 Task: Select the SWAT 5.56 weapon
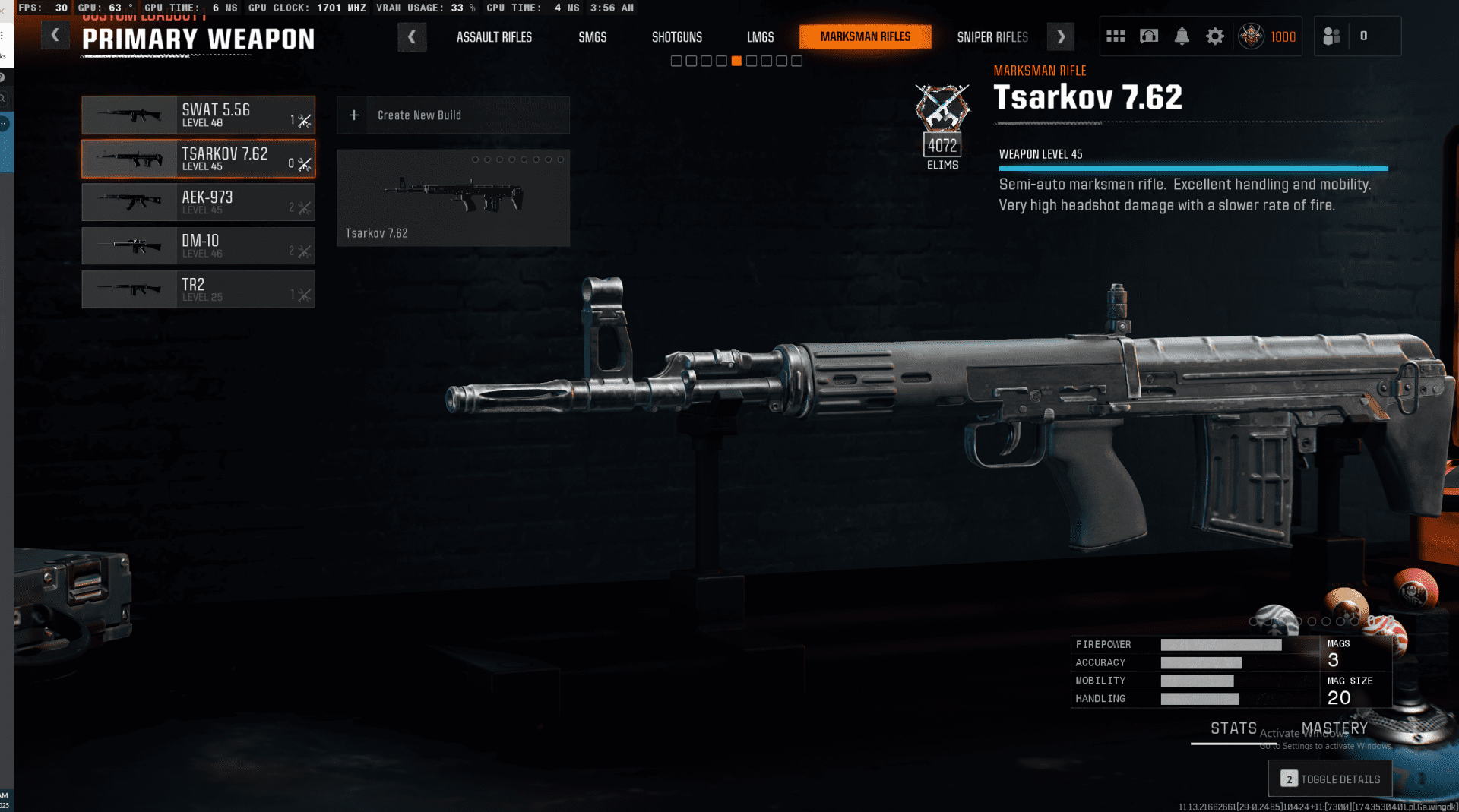pyautogui.click(x=198, y=115)
